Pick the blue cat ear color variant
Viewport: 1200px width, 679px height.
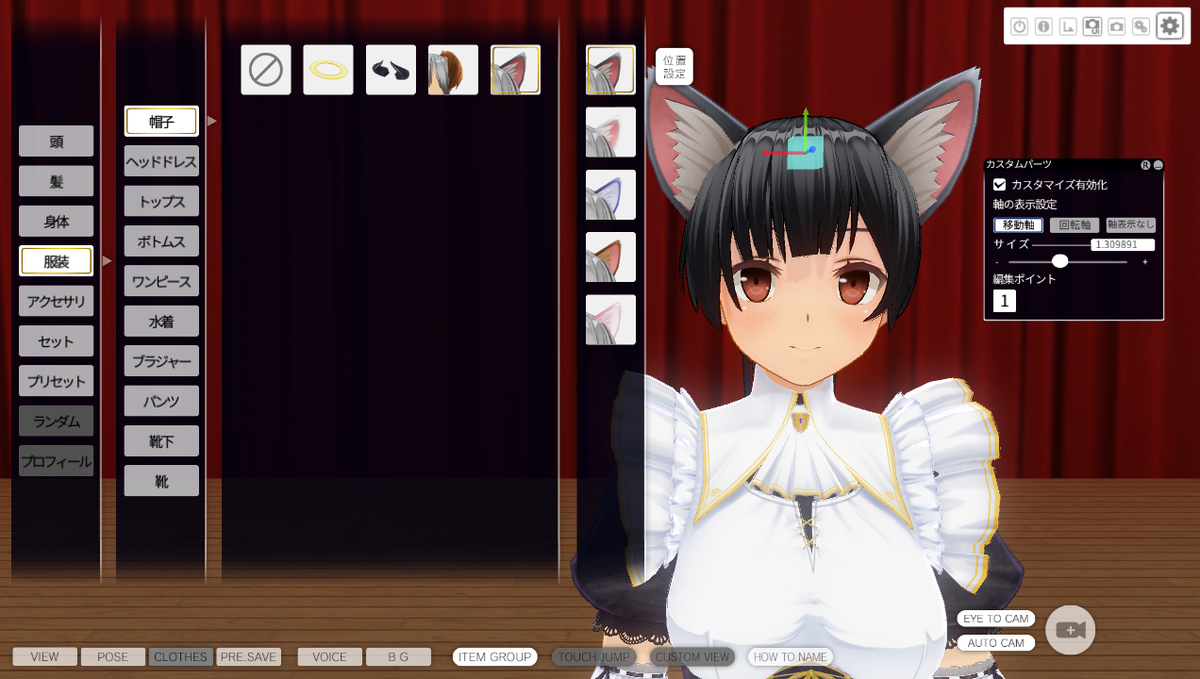611,195
